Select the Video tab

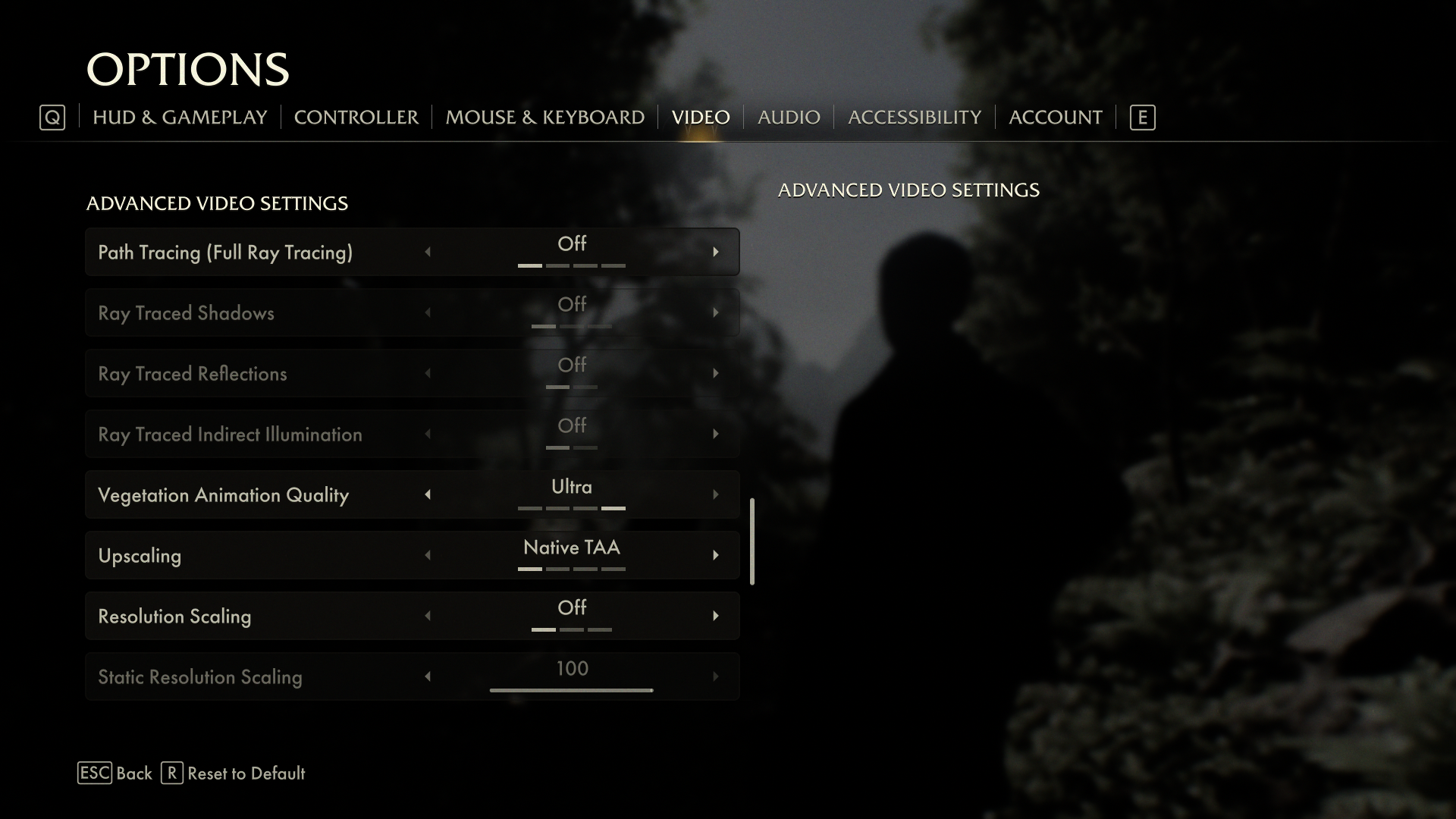pyautogui.click(x=701, y=118)
